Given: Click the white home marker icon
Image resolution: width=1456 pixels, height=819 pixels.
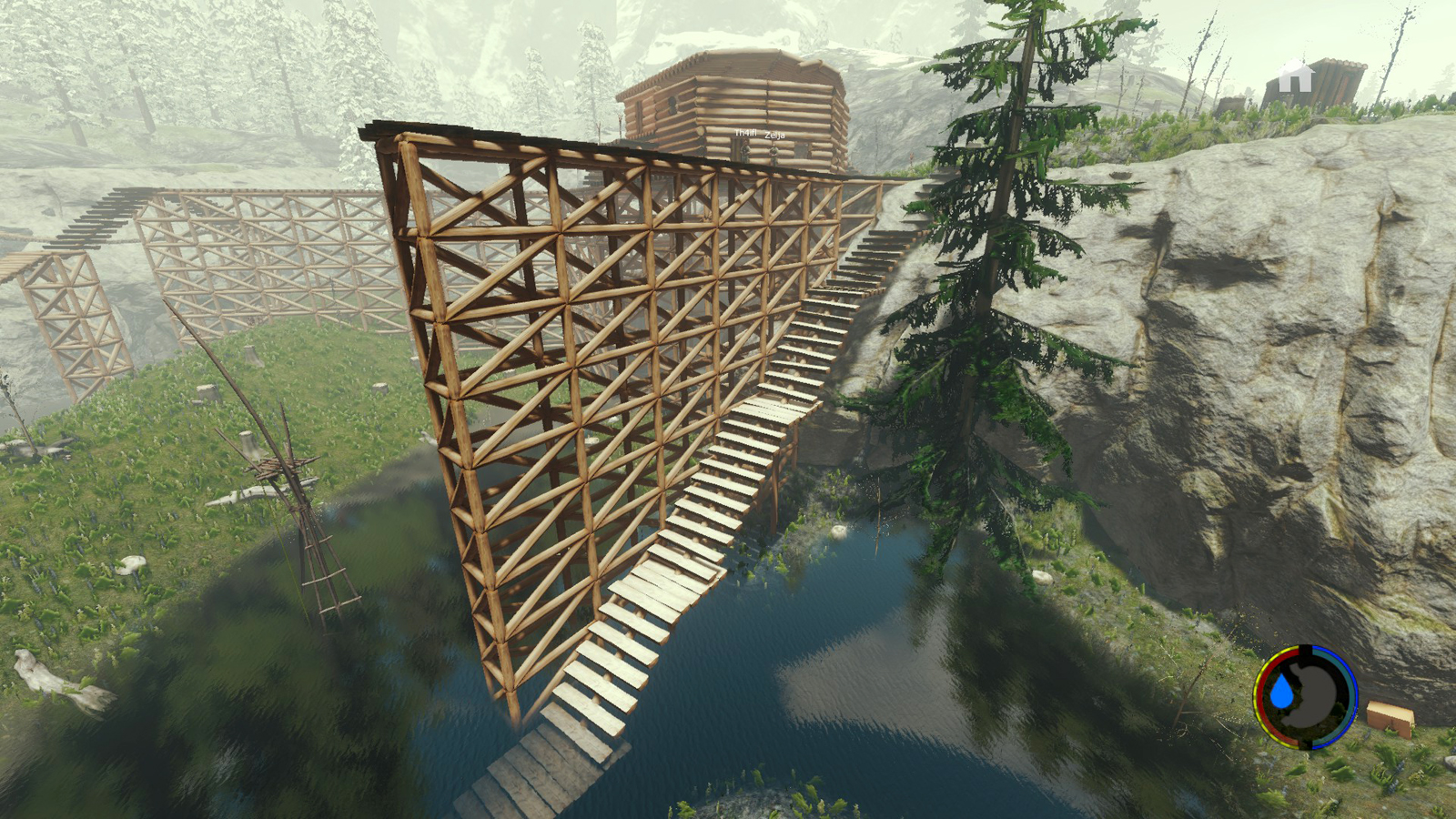Looking at the screenshot, I should pos(1295,76).
